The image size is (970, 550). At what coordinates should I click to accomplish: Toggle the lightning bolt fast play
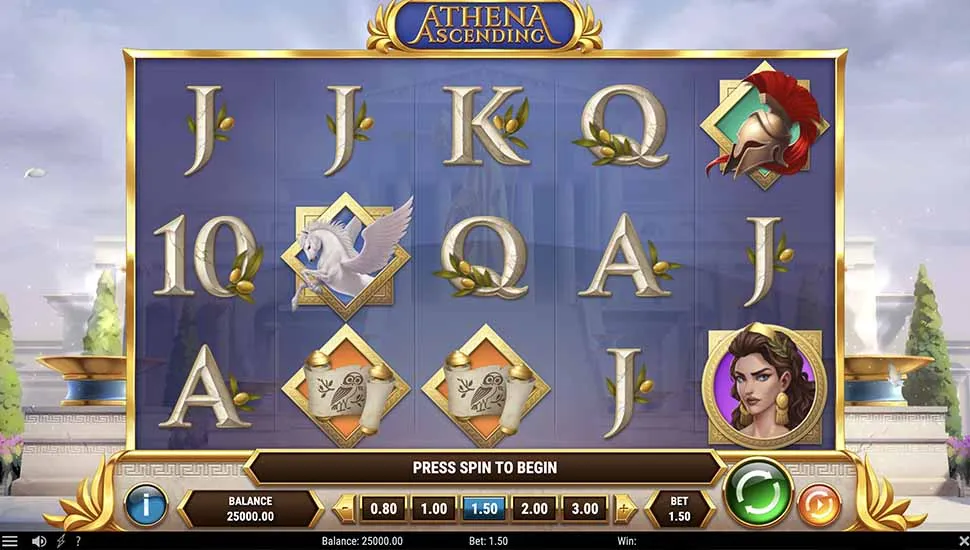pyautogui.click(x=61, y=541)
